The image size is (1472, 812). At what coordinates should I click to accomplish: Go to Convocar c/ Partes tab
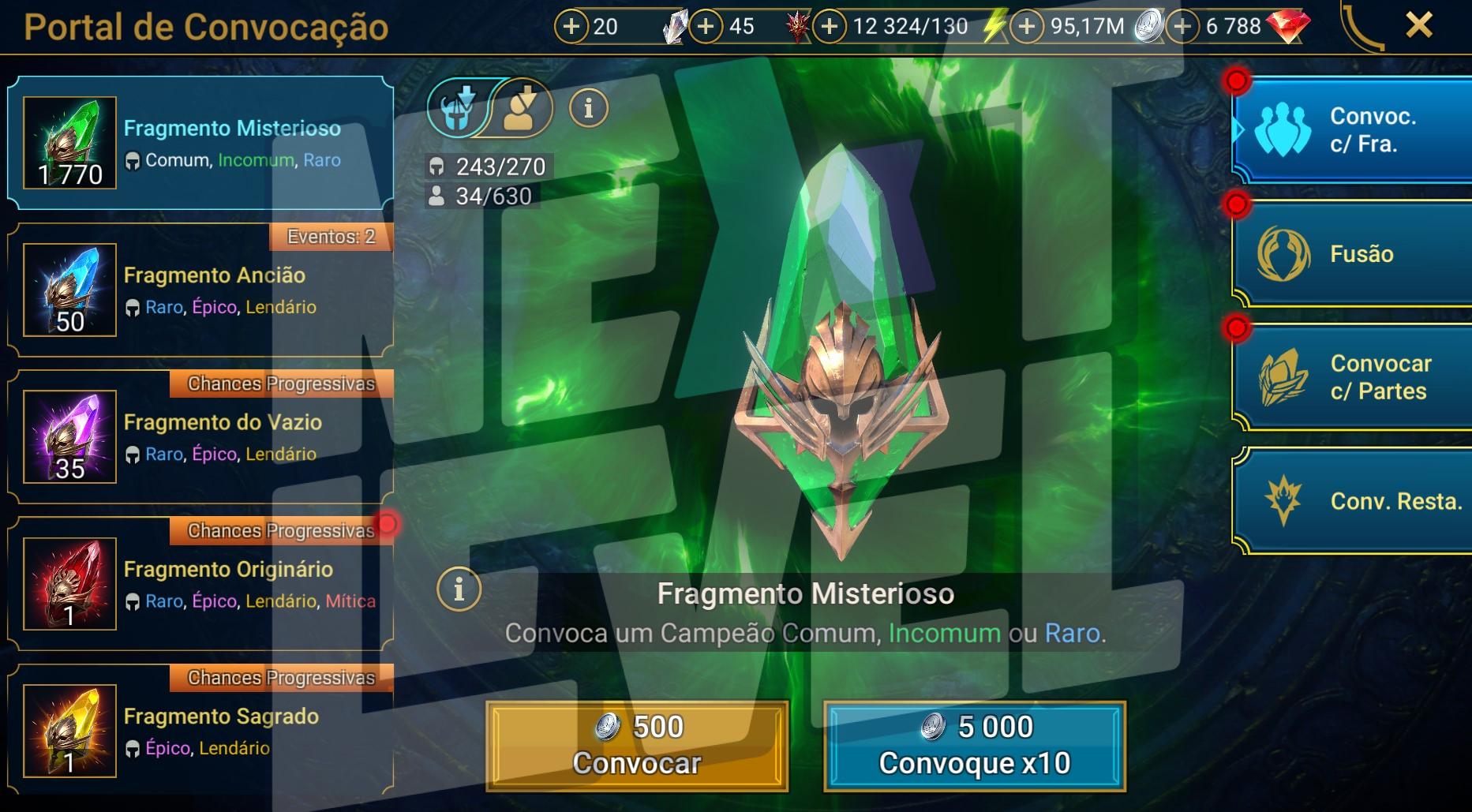coord(1353,377)
